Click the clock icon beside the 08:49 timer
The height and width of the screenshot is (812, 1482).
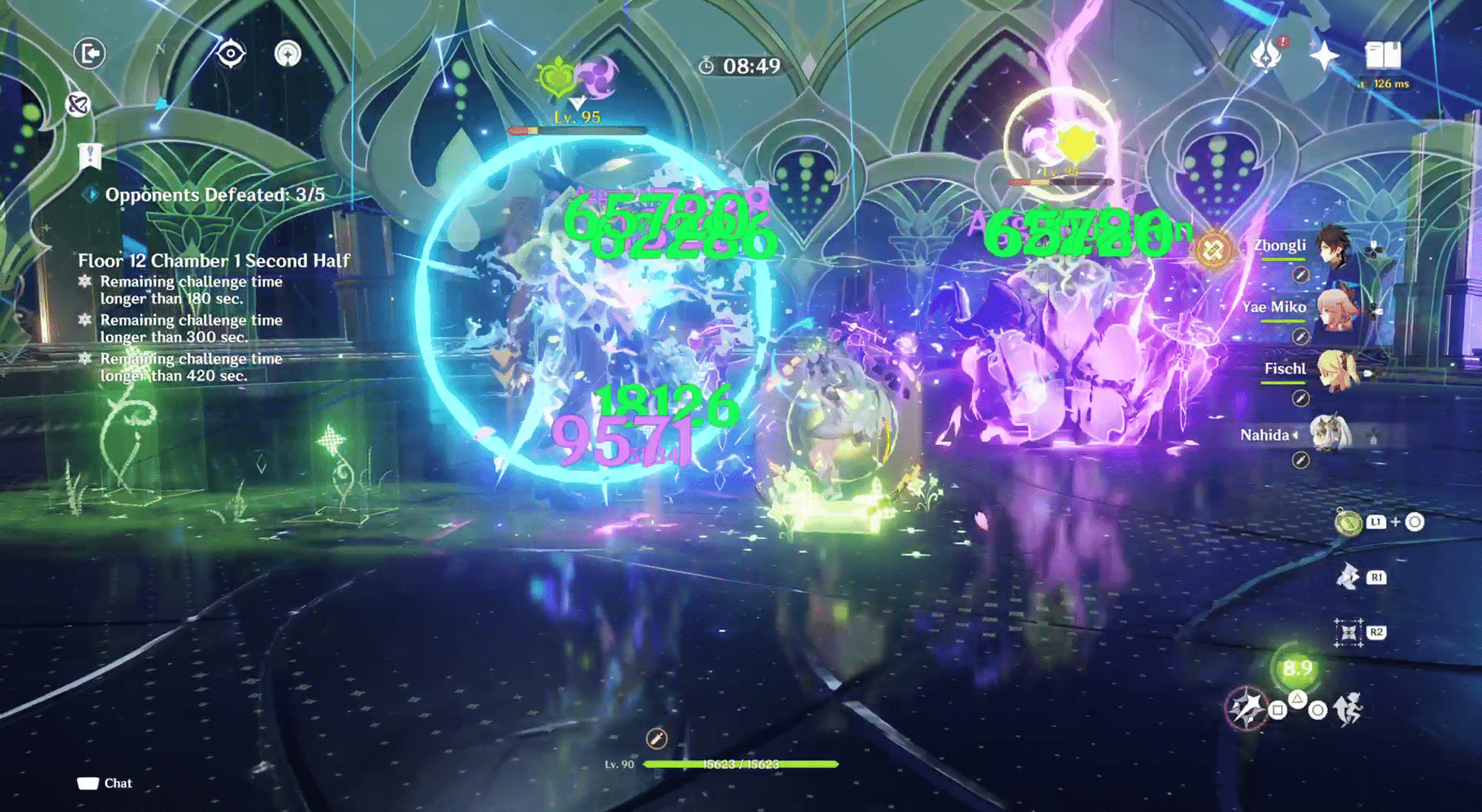[x=706, y=67]
